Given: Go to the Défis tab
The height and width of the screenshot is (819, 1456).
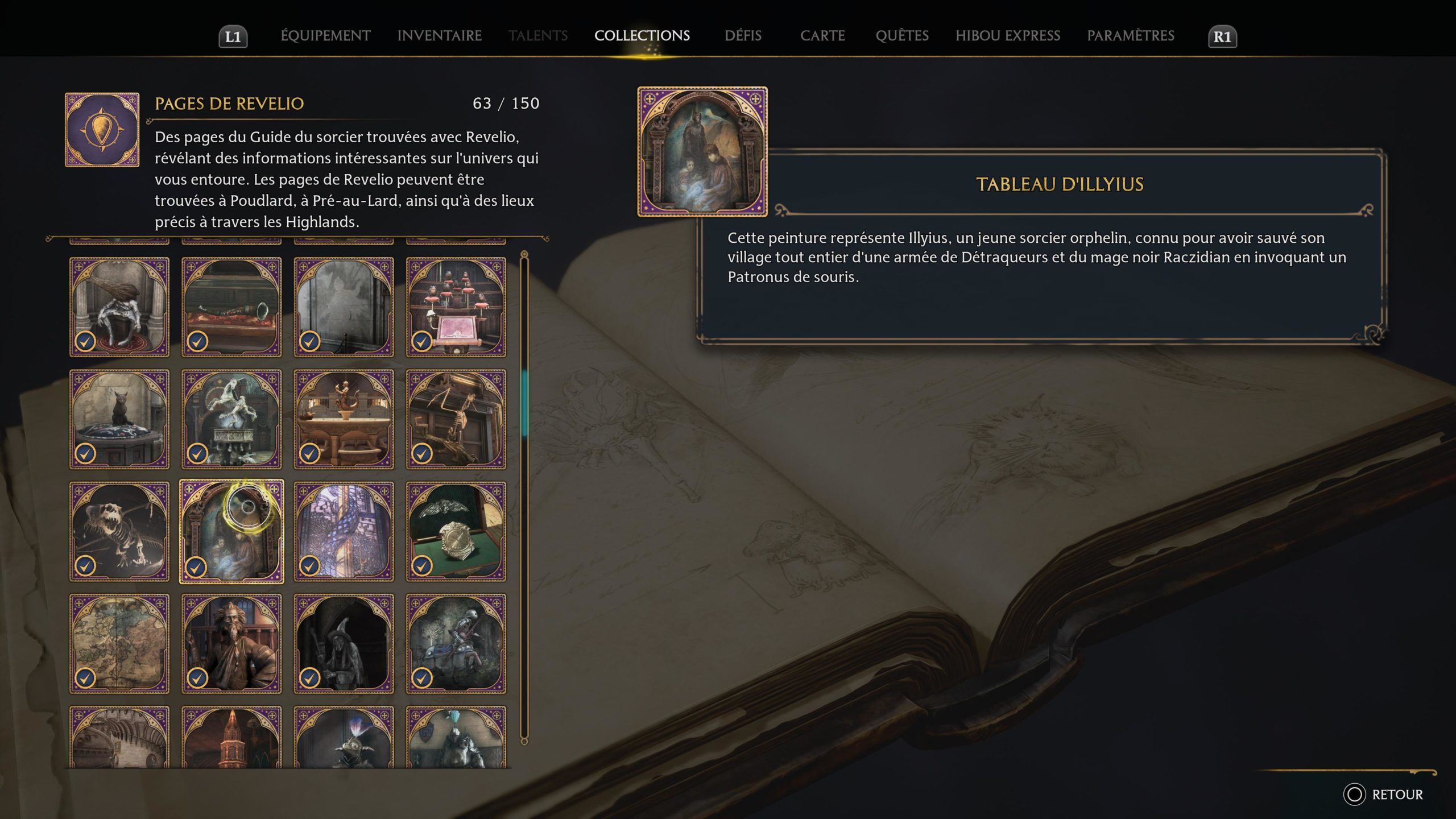Looking at the screenshot, I should point(743,36).
